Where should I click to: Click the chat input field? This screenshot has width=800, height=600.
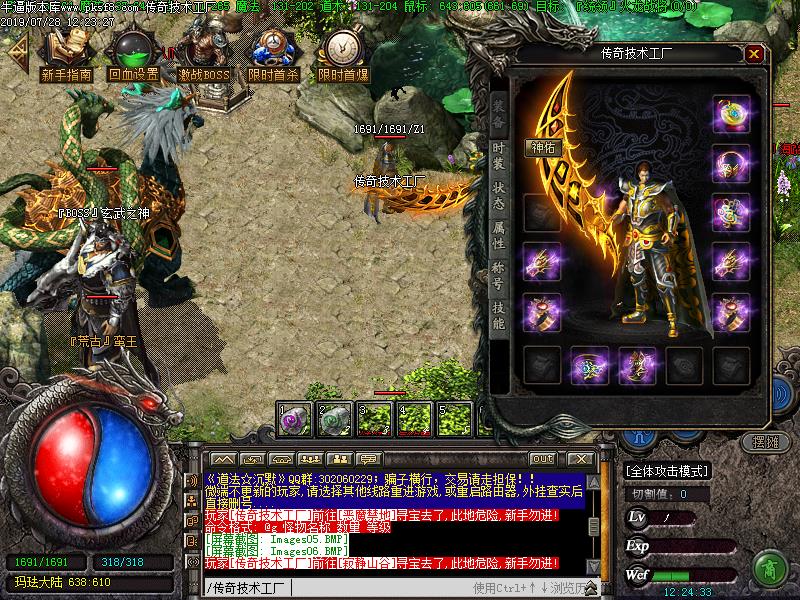click(380, 587)
